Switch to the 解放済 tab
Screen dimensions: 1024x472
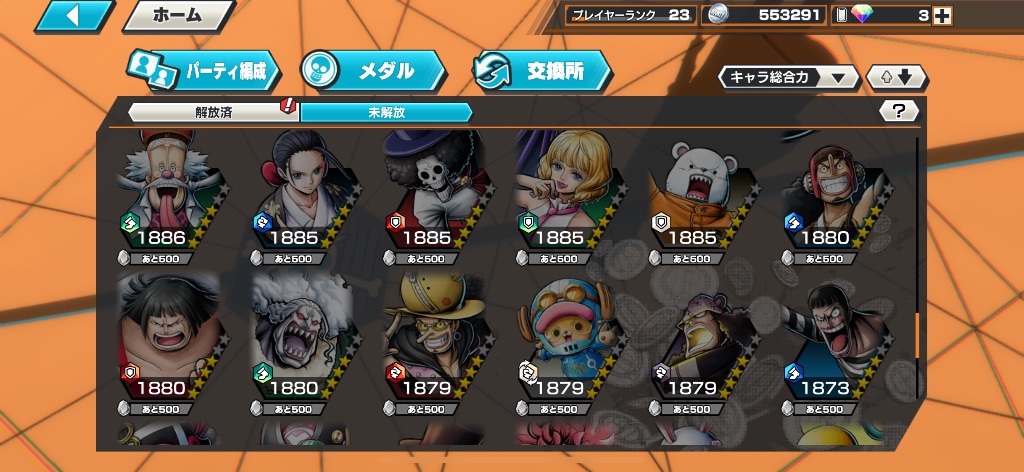coord(214,112)
